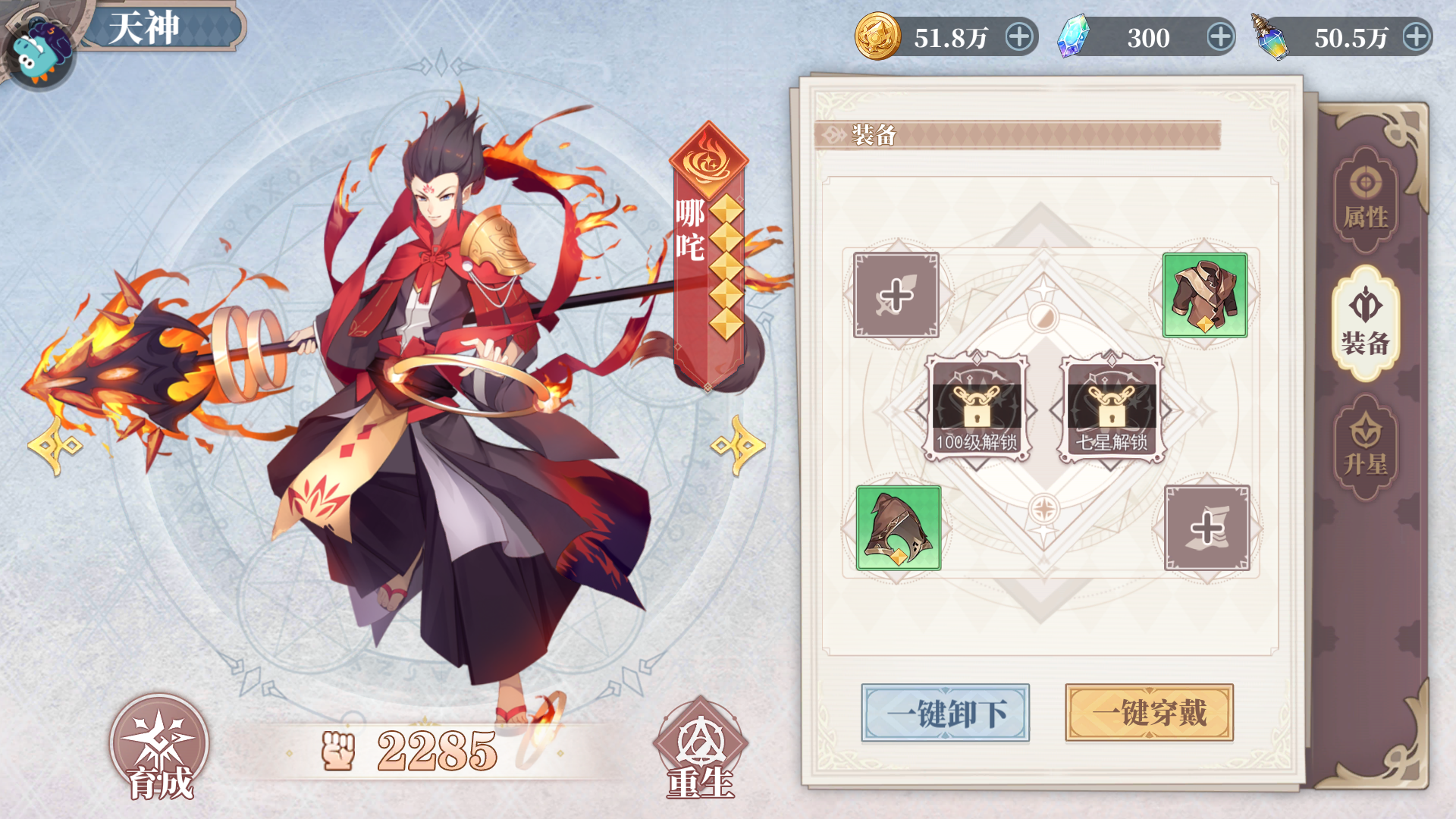
Task: Select the equipped brown hood helmet slot
Action: pos(899,528)
